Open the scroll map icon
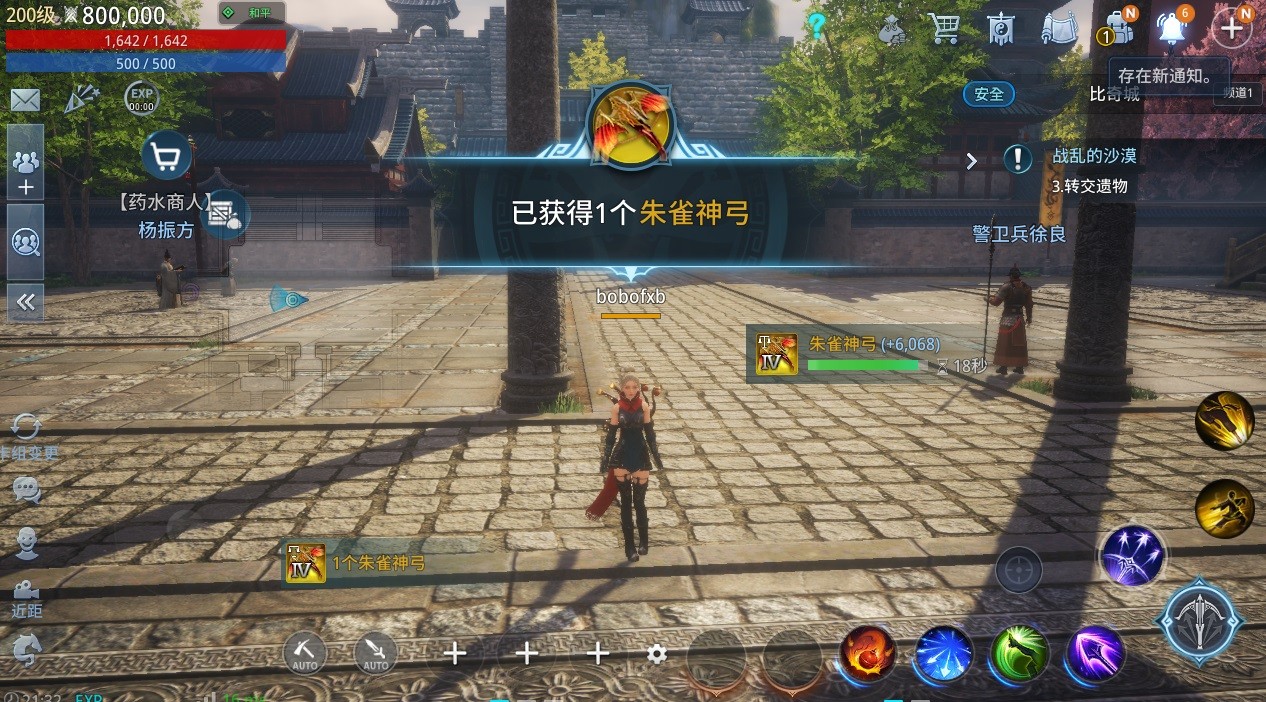This screenshot has height=702, width=1266. coord(1060,29)
